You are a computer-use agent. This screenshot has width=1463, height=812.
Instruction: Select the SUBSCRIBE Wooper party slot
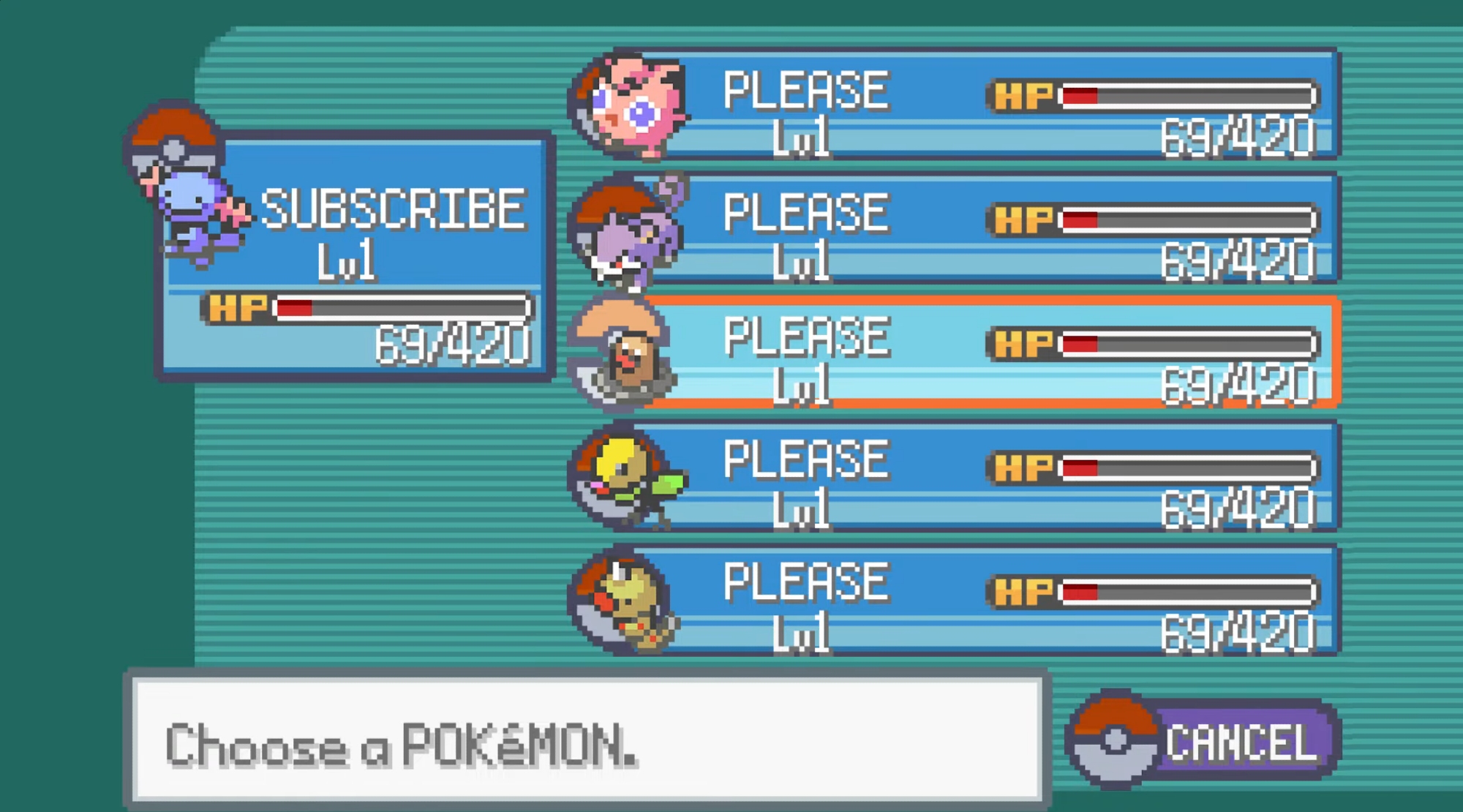[355, 256]
